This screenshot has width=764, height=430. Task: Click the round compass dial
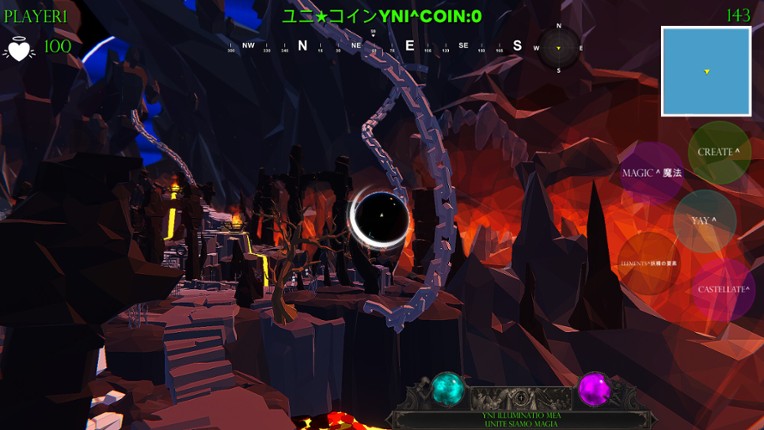pyautogui.click(x=558, y=47)
